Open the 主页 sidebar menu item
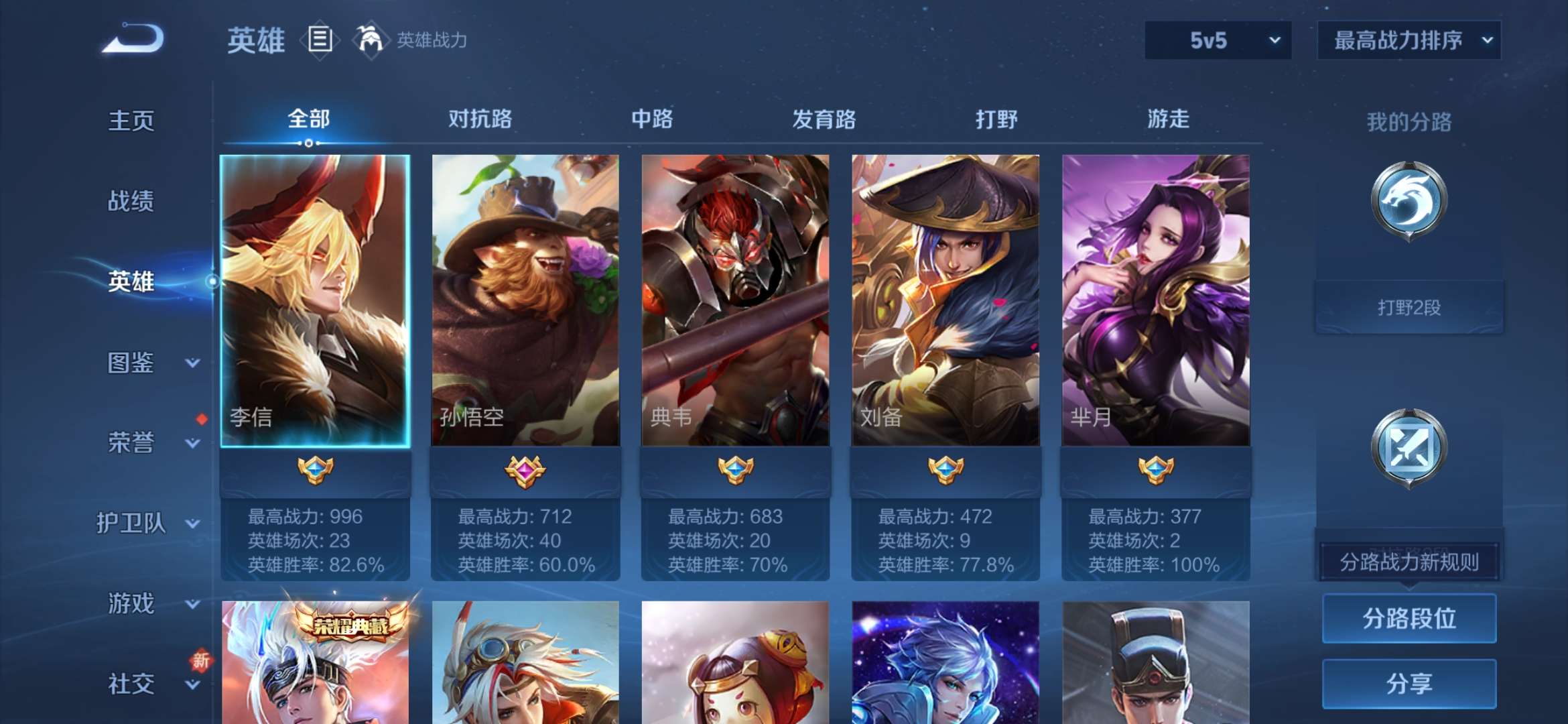1568x724 pixels. pos(131,122)
